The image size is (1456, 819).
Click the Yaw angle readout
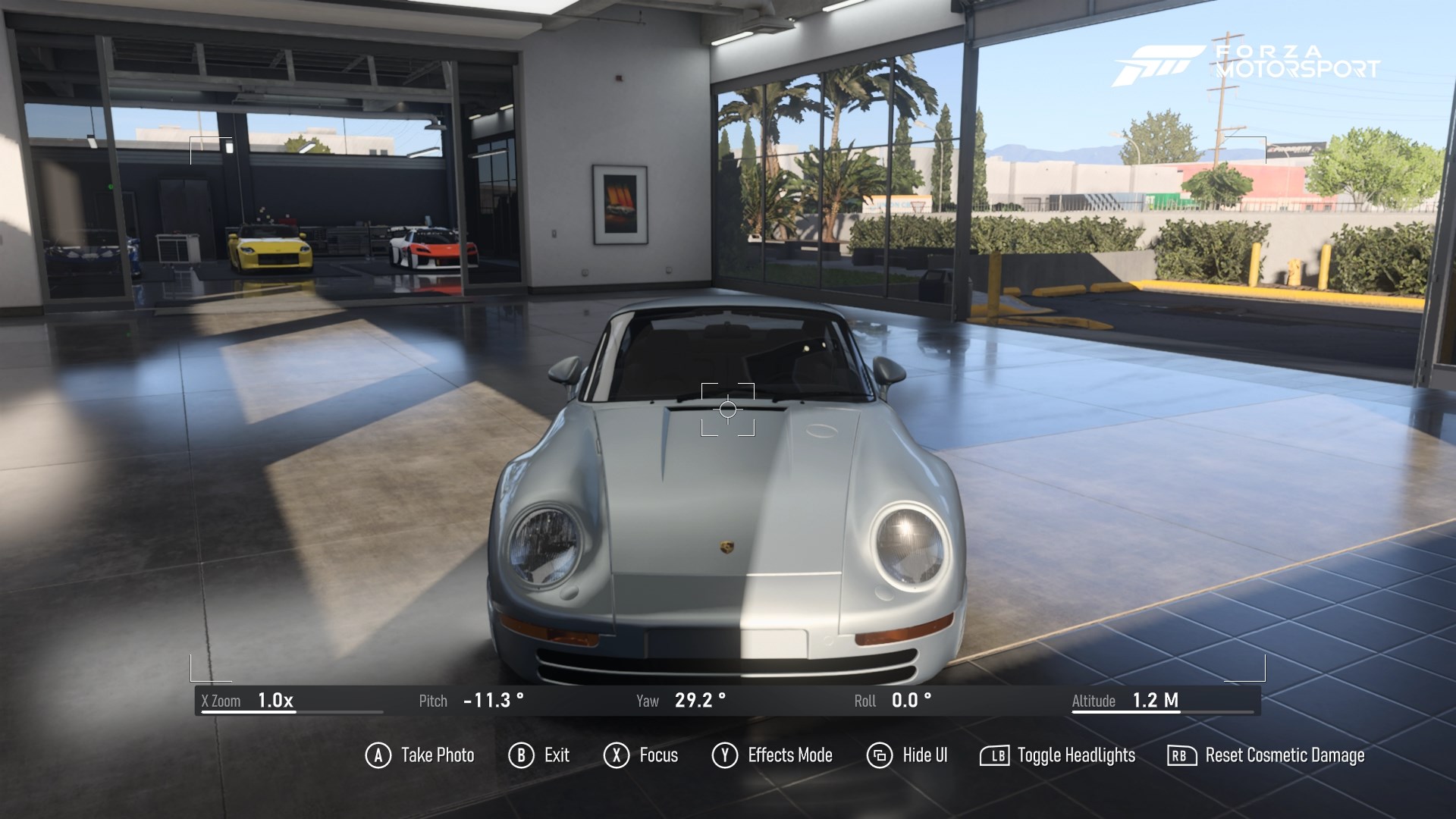tap(698, 701)
